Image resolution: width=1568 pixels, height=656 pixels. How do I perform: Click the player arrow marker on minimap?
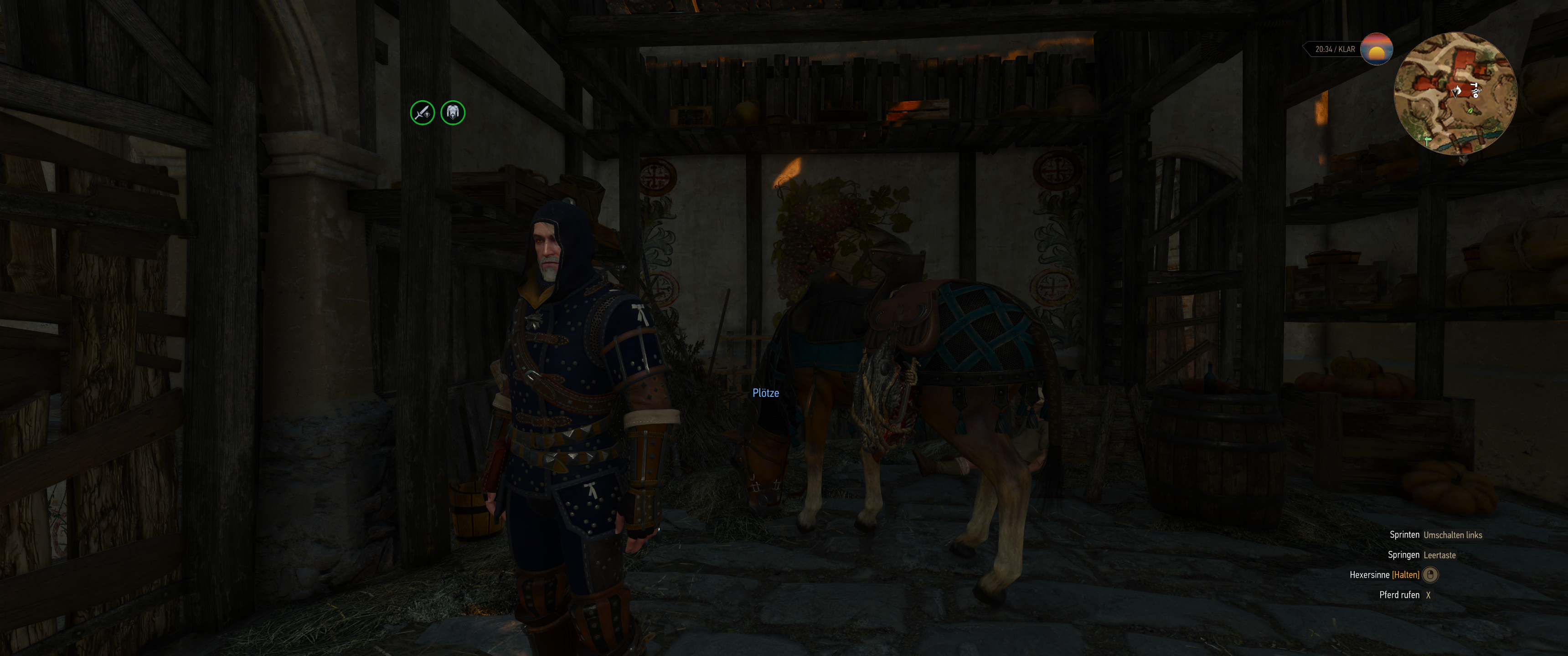[x=1455, y=92]
